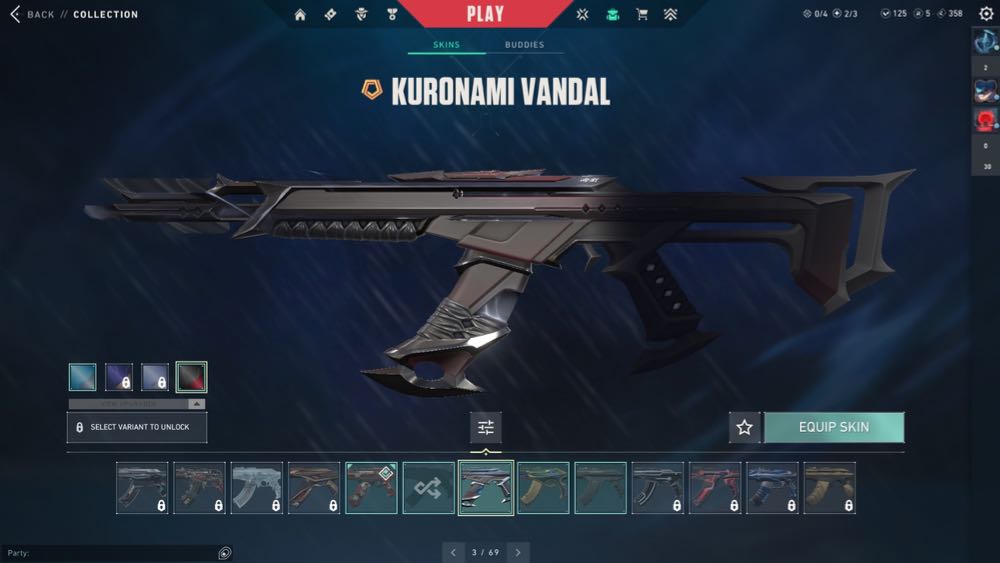Open the home icon in top navigation
This screenshot has height=563, width=1000.
coord(300,15)
